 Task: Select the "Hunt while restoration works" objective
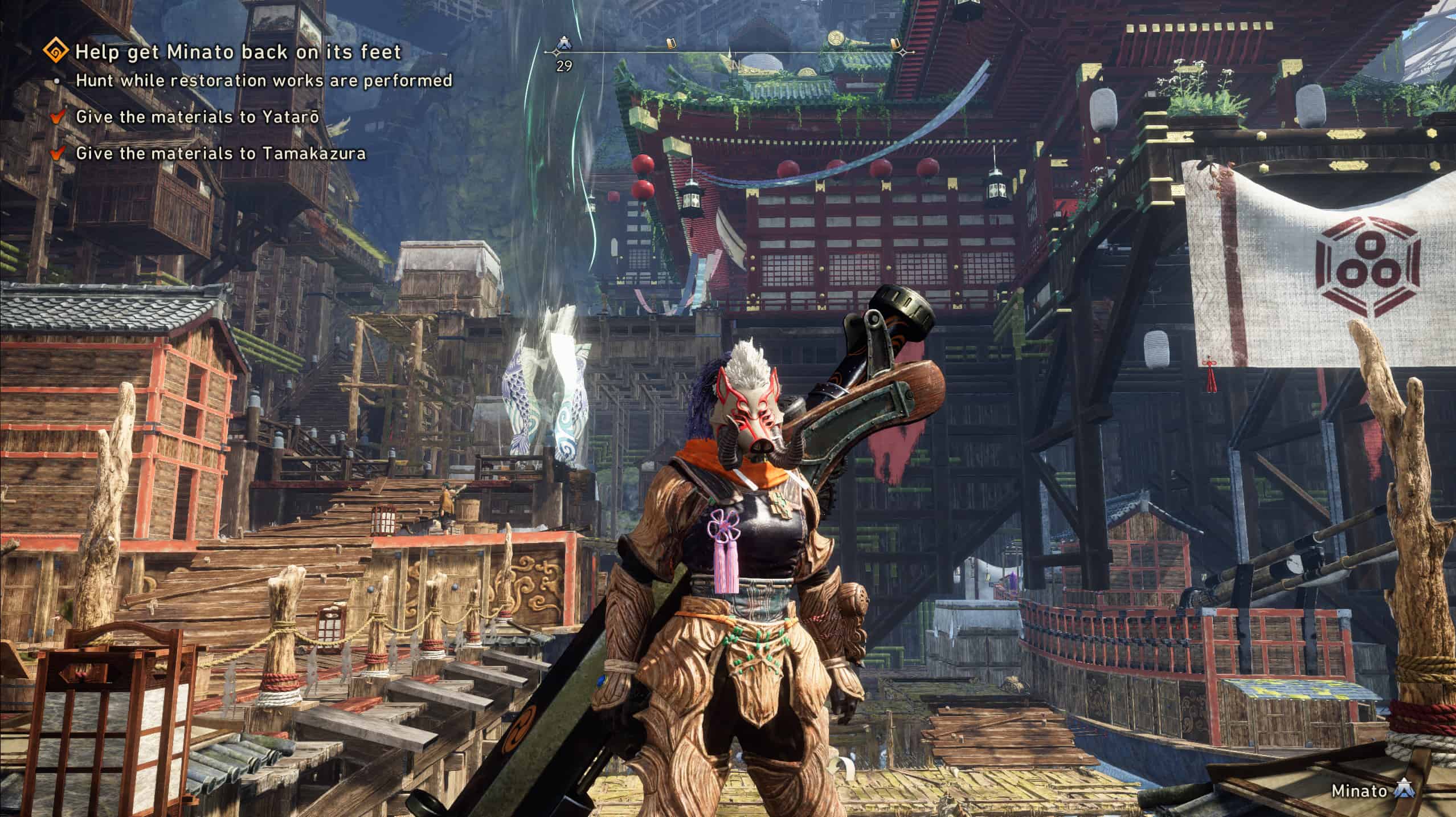click(264, 80)
